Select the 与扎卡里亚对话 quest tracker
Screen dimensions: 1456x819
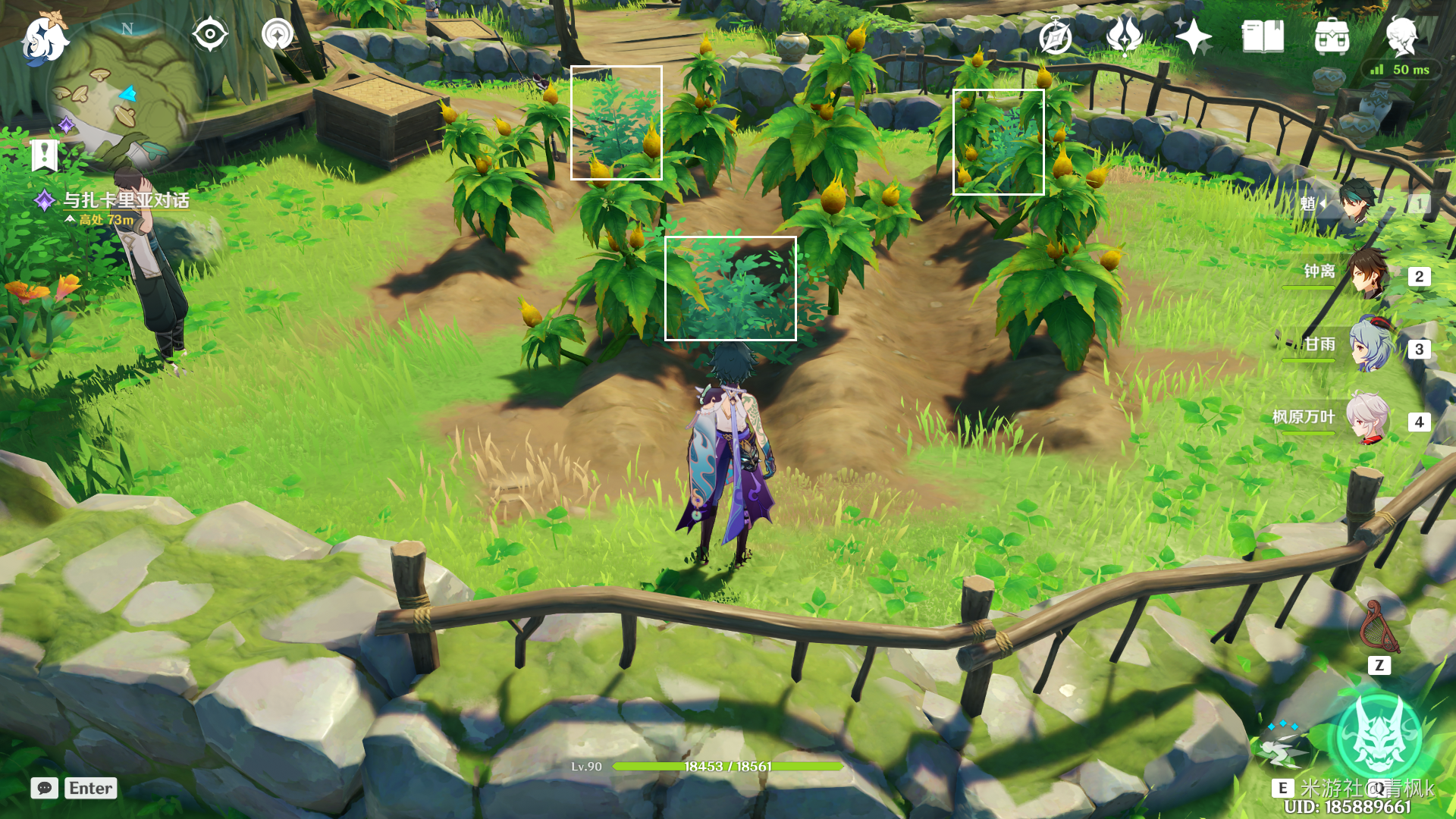click(x=125, y=201)
